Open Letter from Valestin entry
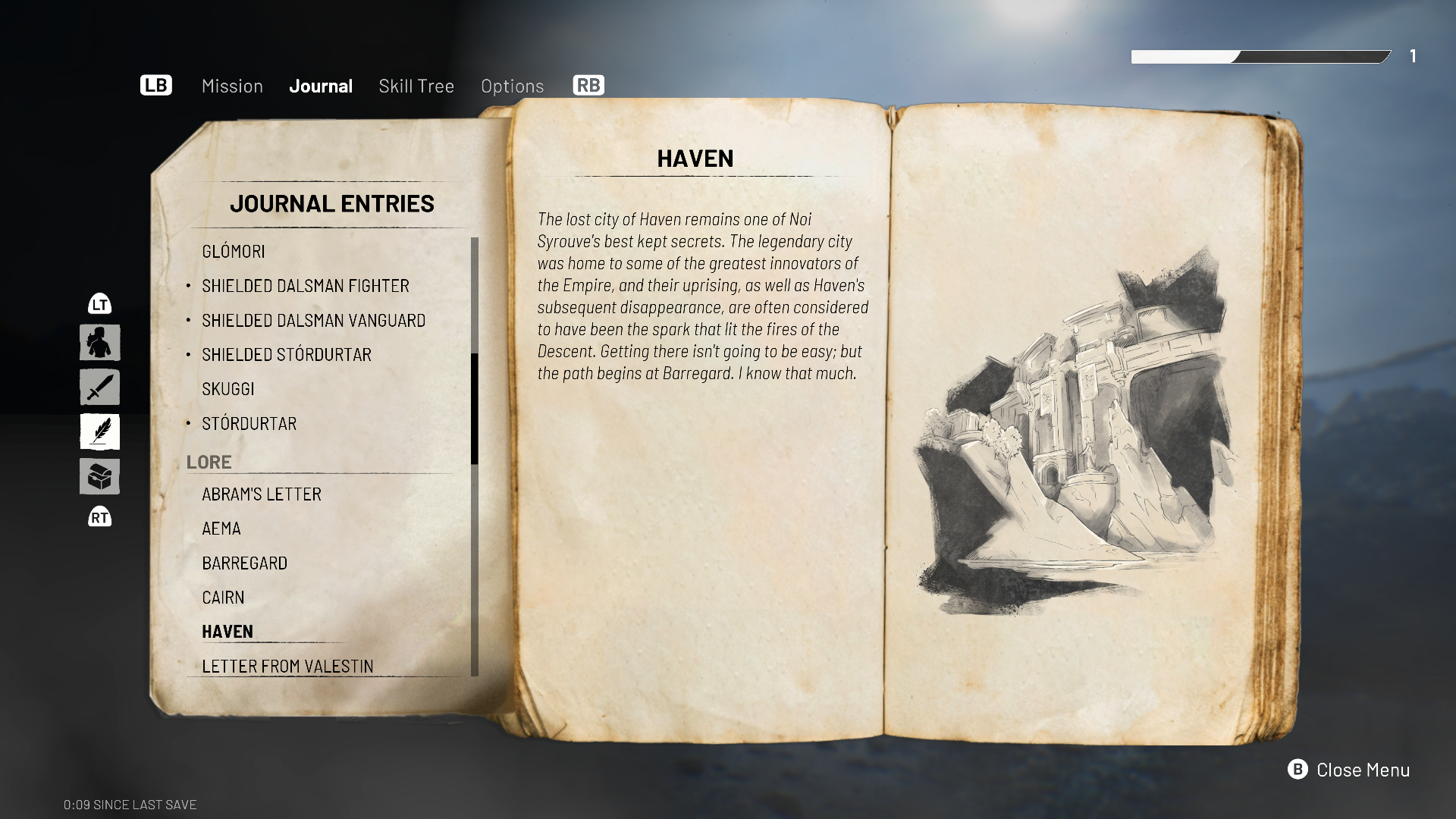Screen dimensions: 1456x819 (287, 666)
